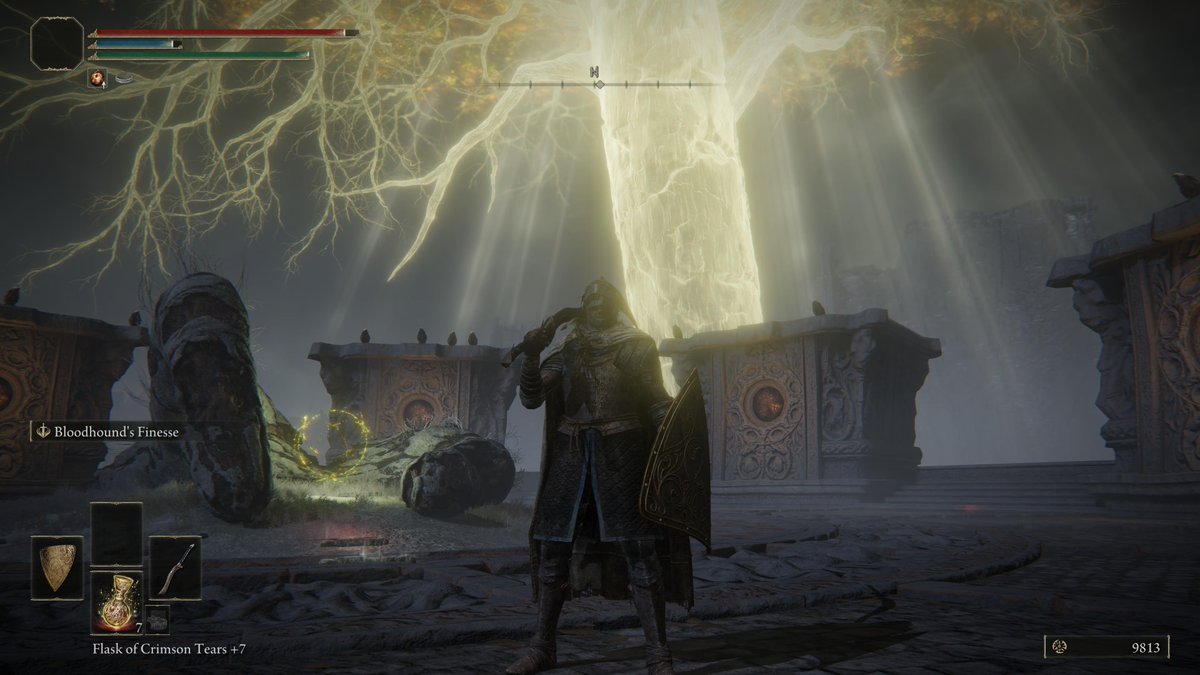The width and height of the screenshot is (1200, 675).
Task: Select the Flask of Crimson Tears slot
Action: coord(116,603)
